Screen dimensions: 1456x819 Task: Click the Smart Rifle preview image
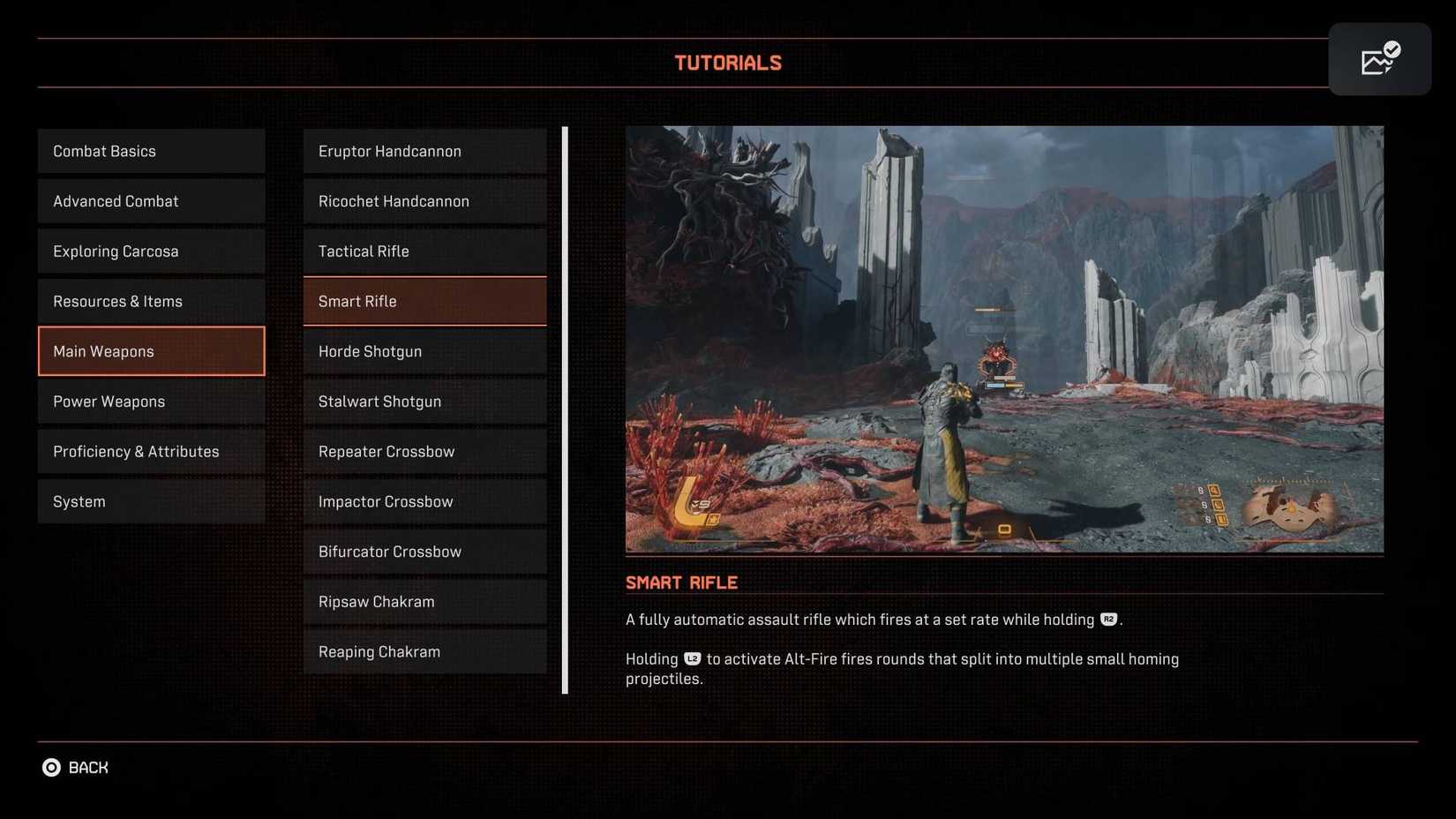(1004, 339)
